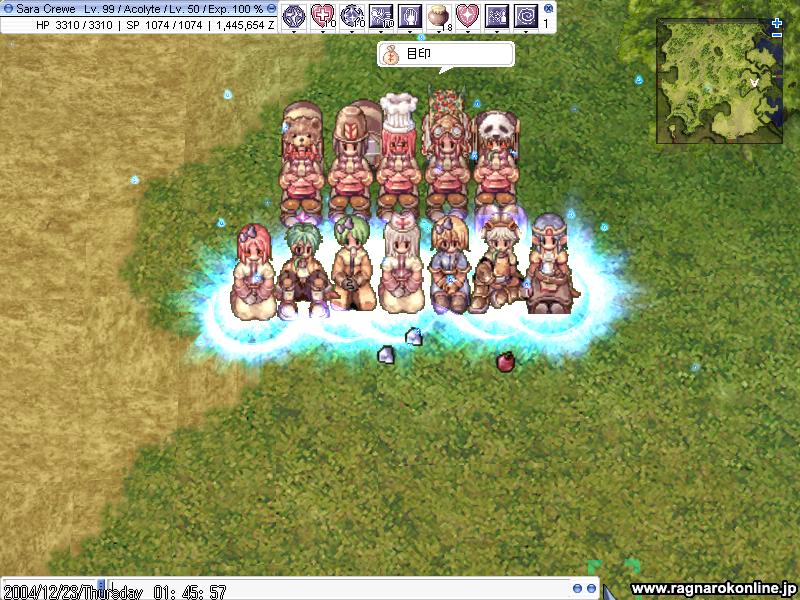Select the pink sparkle heart skill

(467, 15)
